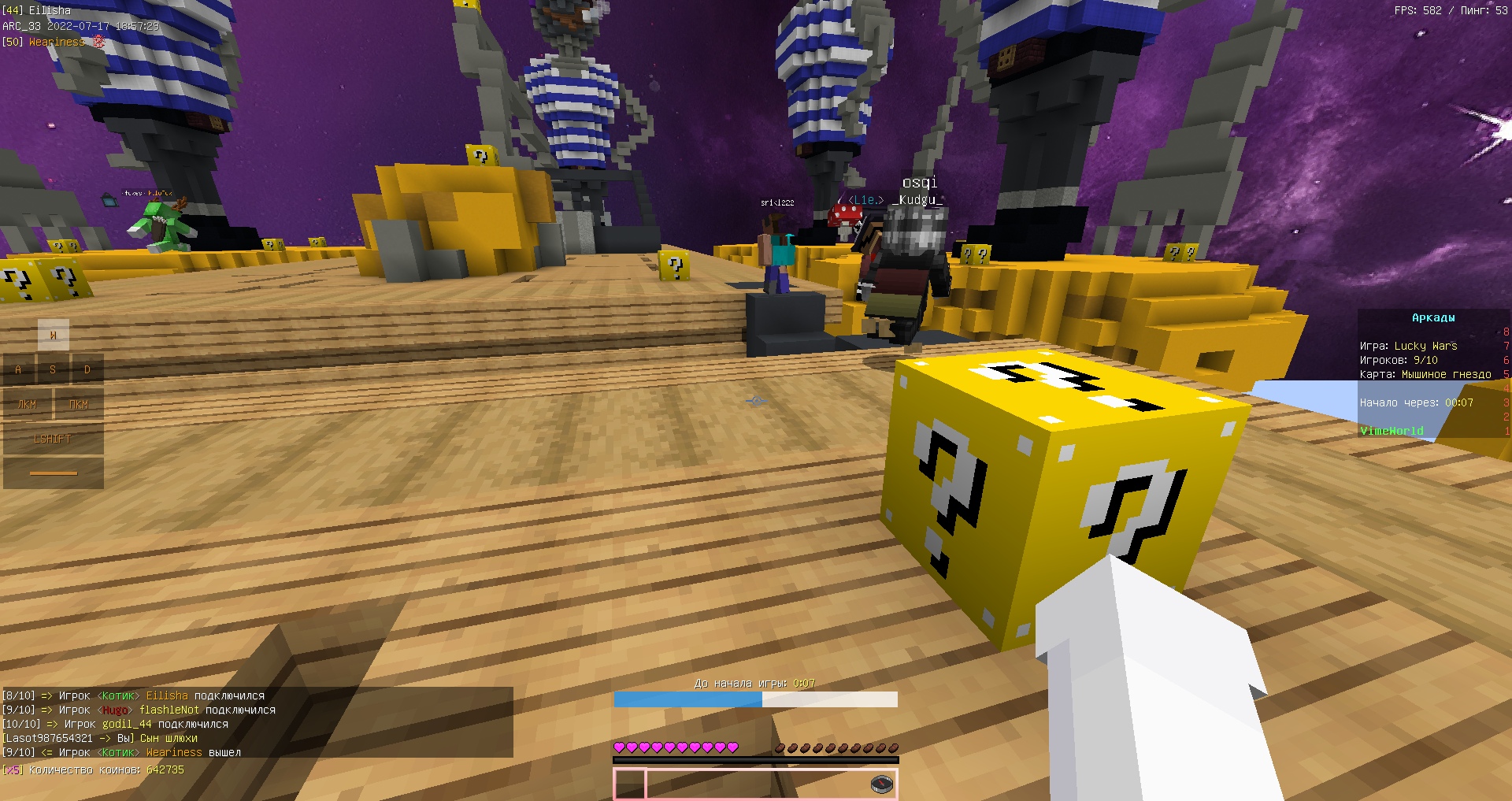Click the godil_44 player name in chat
The width and height of the screenshot is (1512, 801).
tap(127, 724)
